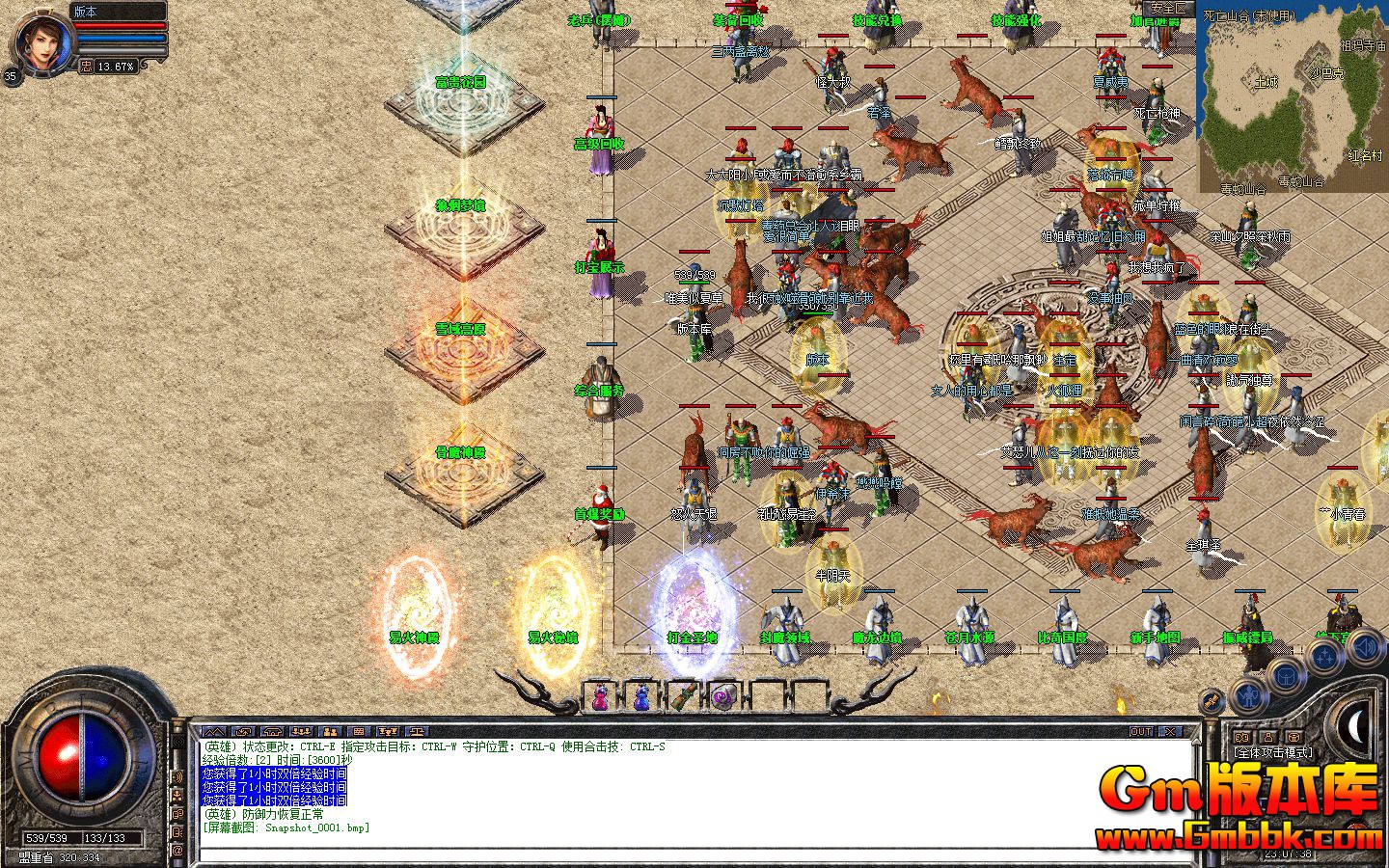This screenshot has height=868, width=1389.
Task: Mute game sound with the speaker button
Action: point(1364,648)
